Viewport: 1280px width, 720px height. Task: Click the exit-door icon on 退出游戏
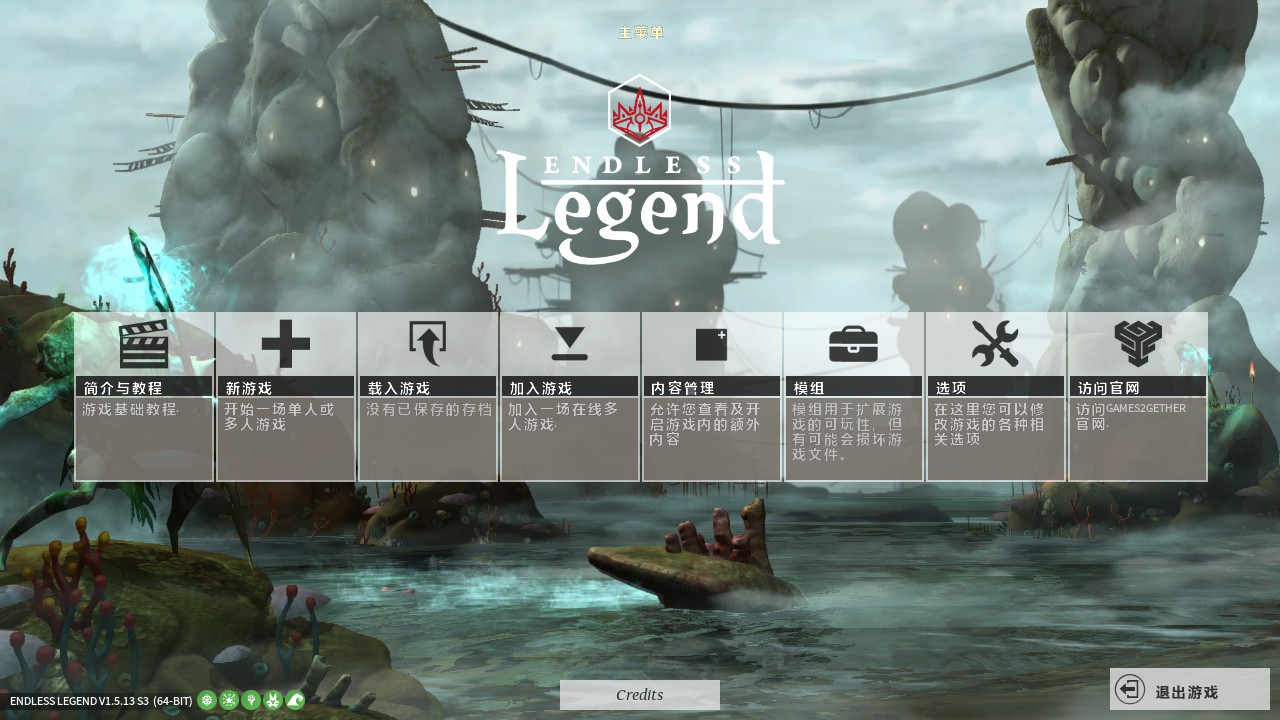point(1131,689)
